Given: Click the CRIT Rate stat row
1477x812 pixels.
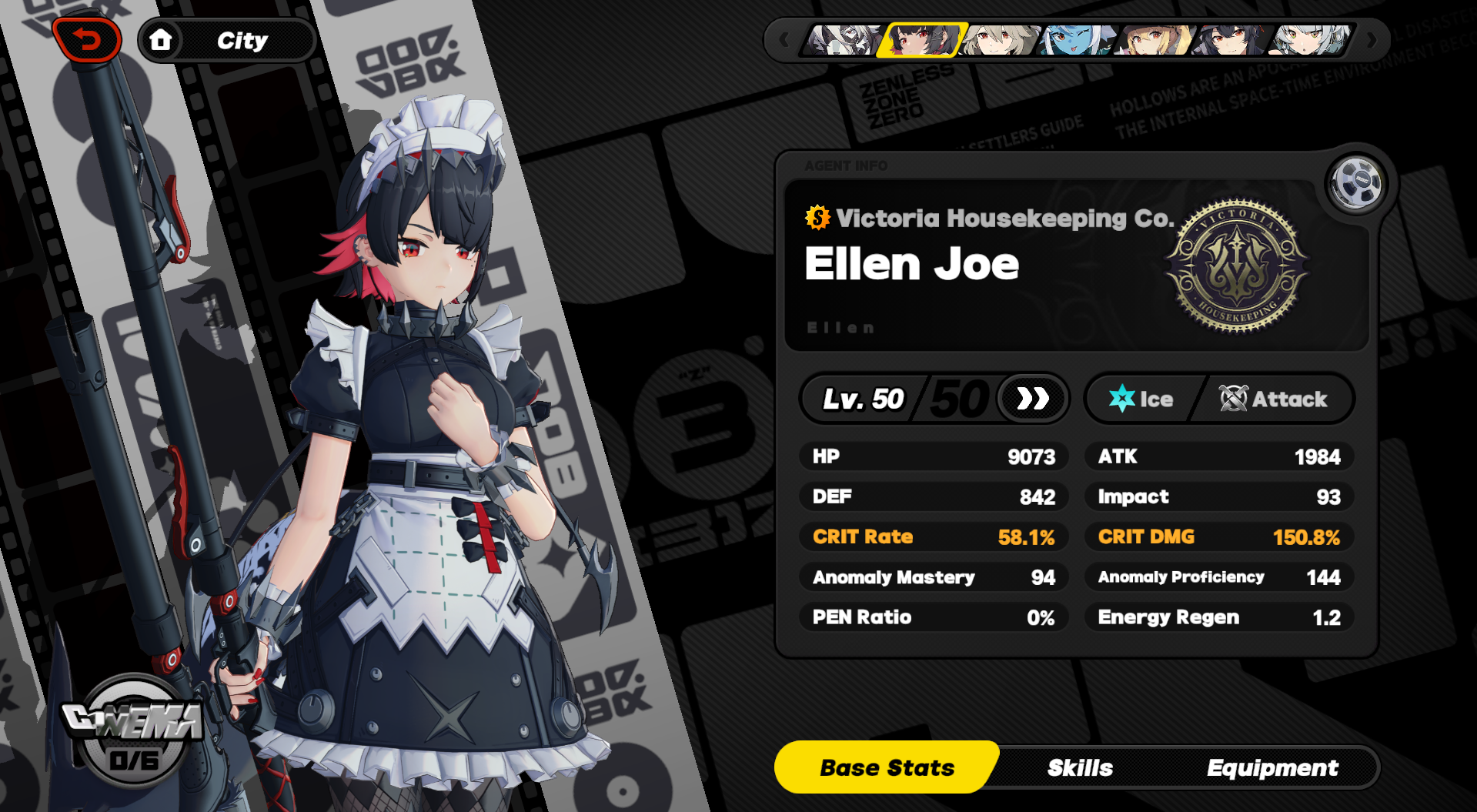Looking at the screenshot, I should [934, 537].
